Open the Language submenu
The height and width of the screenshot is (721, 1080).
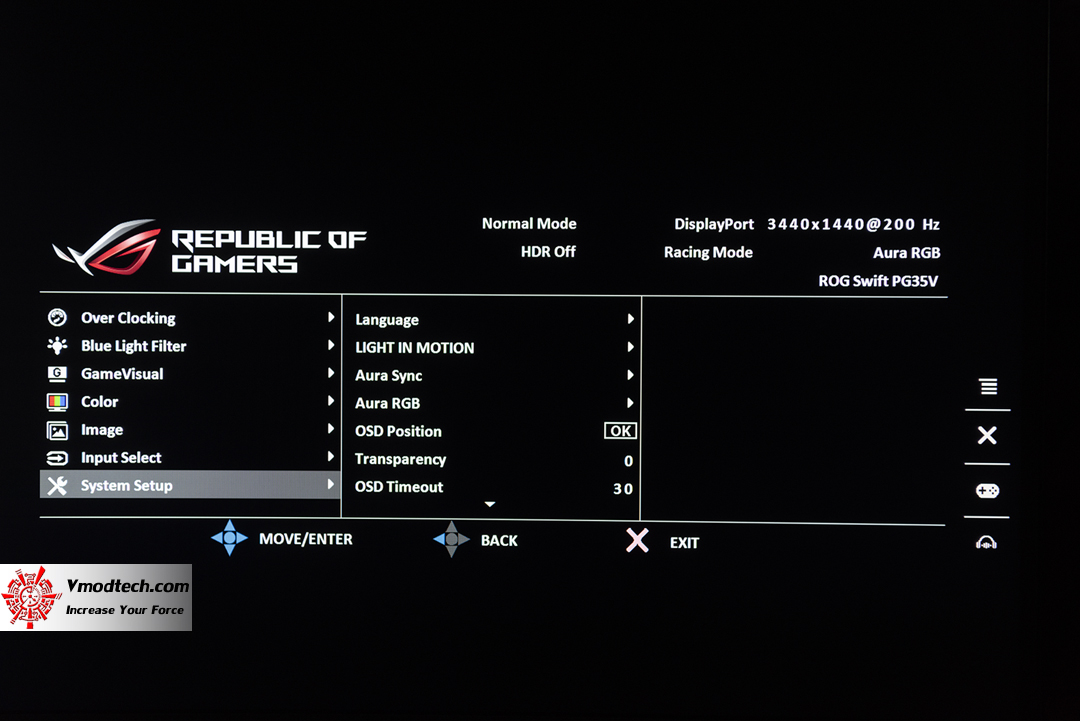[x=387, y=320]
